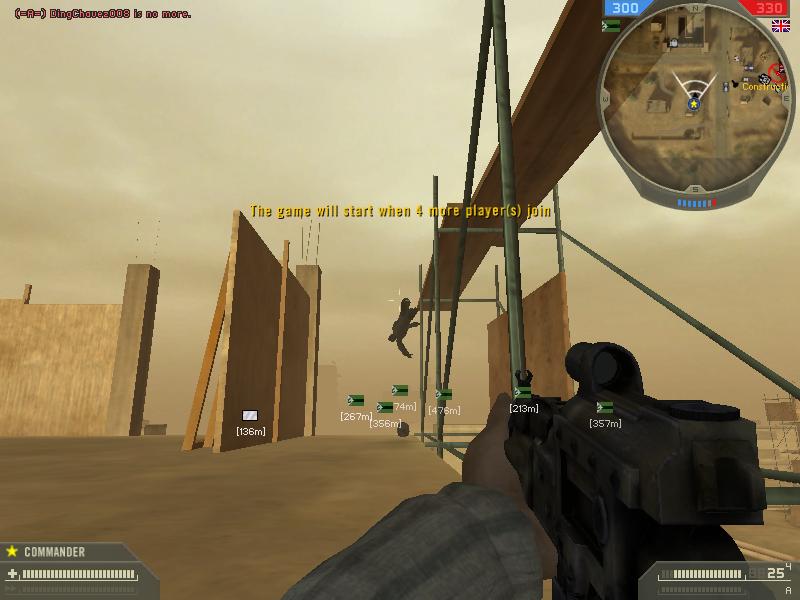Select the control point flag at 213m
Image resolution: width=800 pixels, height=600 pixels.
[523, 393]
